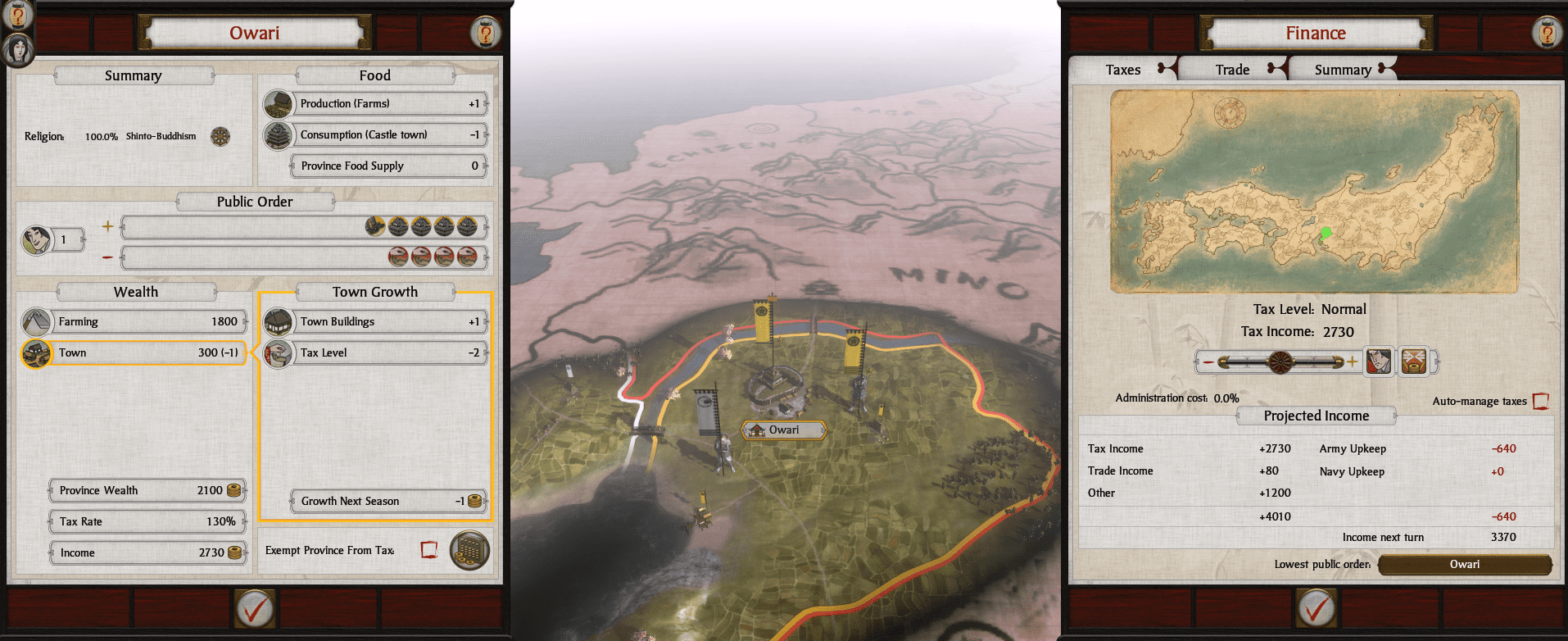This screenshot has height=641, width=1568.
Task: Click the Japan overview map in Finance
Action: pos(1314,192)
